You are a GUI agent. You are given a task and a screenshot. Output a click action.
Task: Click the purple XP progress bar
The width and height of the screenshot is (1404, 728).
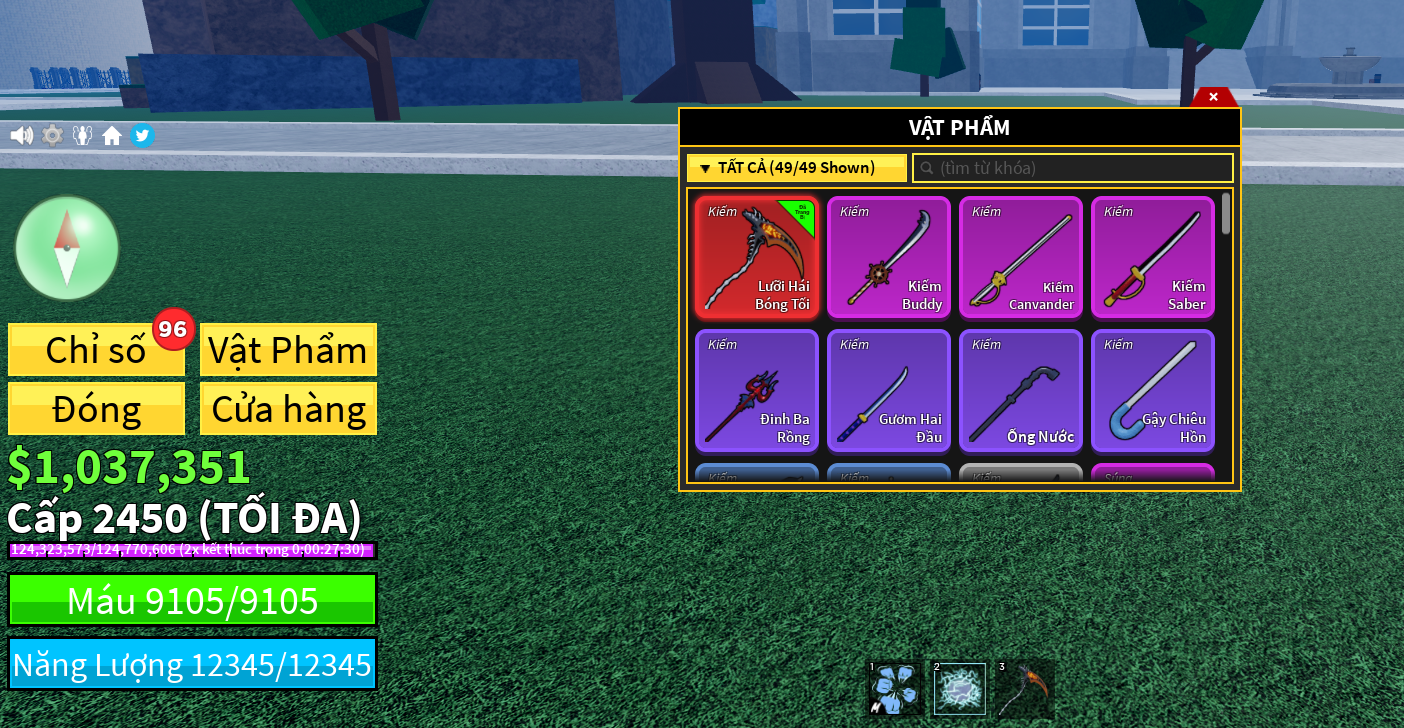coord(192,548)
